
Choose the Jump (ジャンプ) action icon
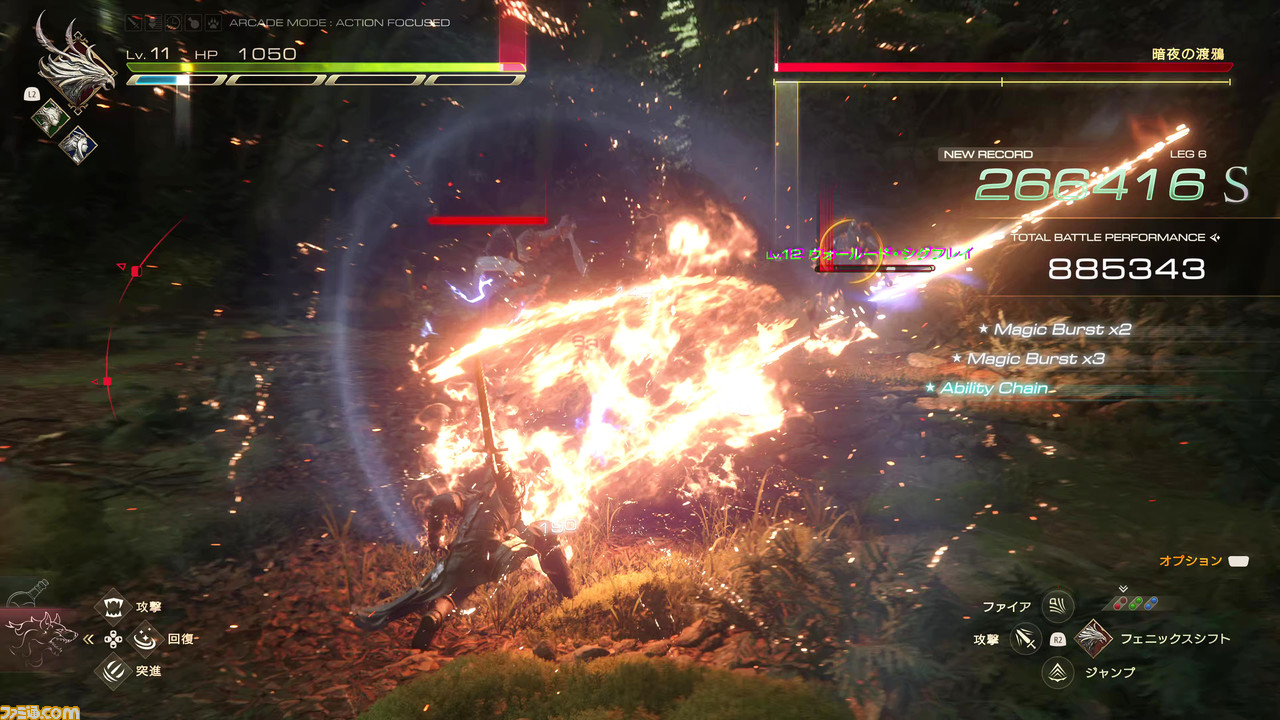click(1057, 672)
